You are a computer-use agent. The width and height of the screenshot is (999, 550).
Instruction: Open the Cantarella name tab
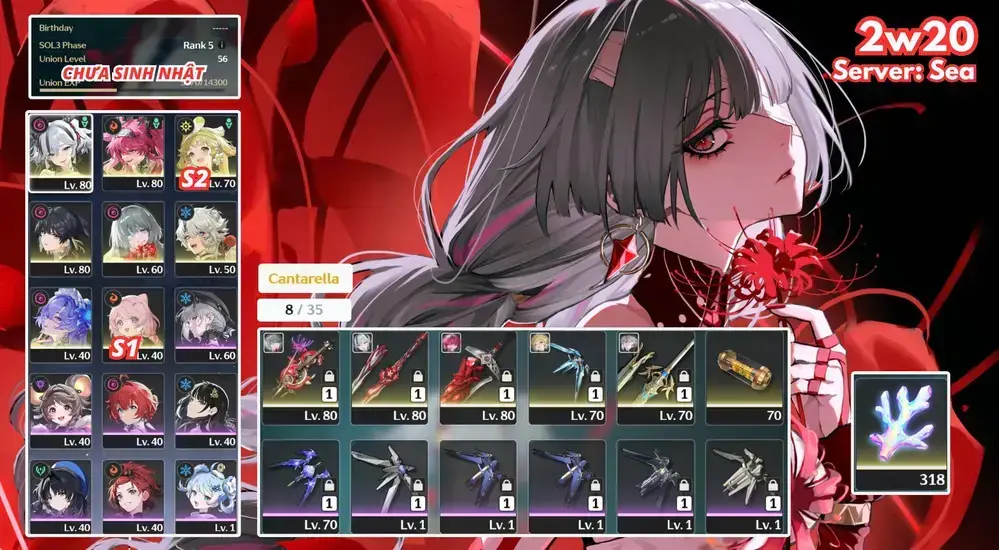pos(305,279)
